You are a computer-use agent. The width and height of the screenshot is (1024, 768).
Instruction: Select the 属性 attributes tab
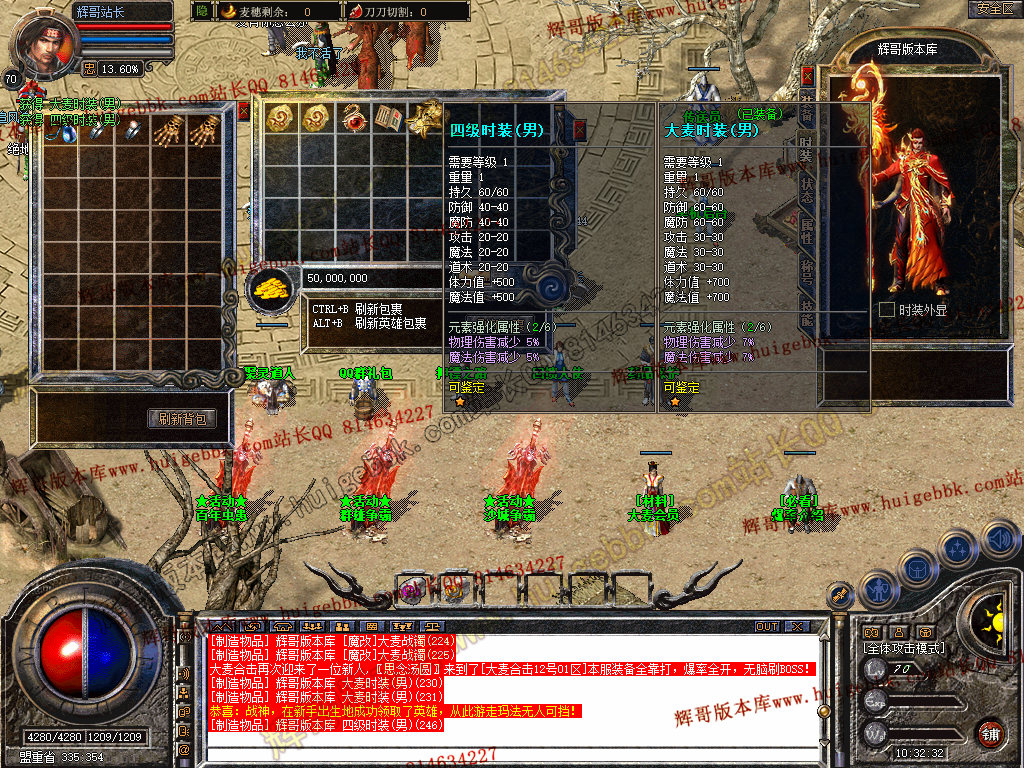807,232
